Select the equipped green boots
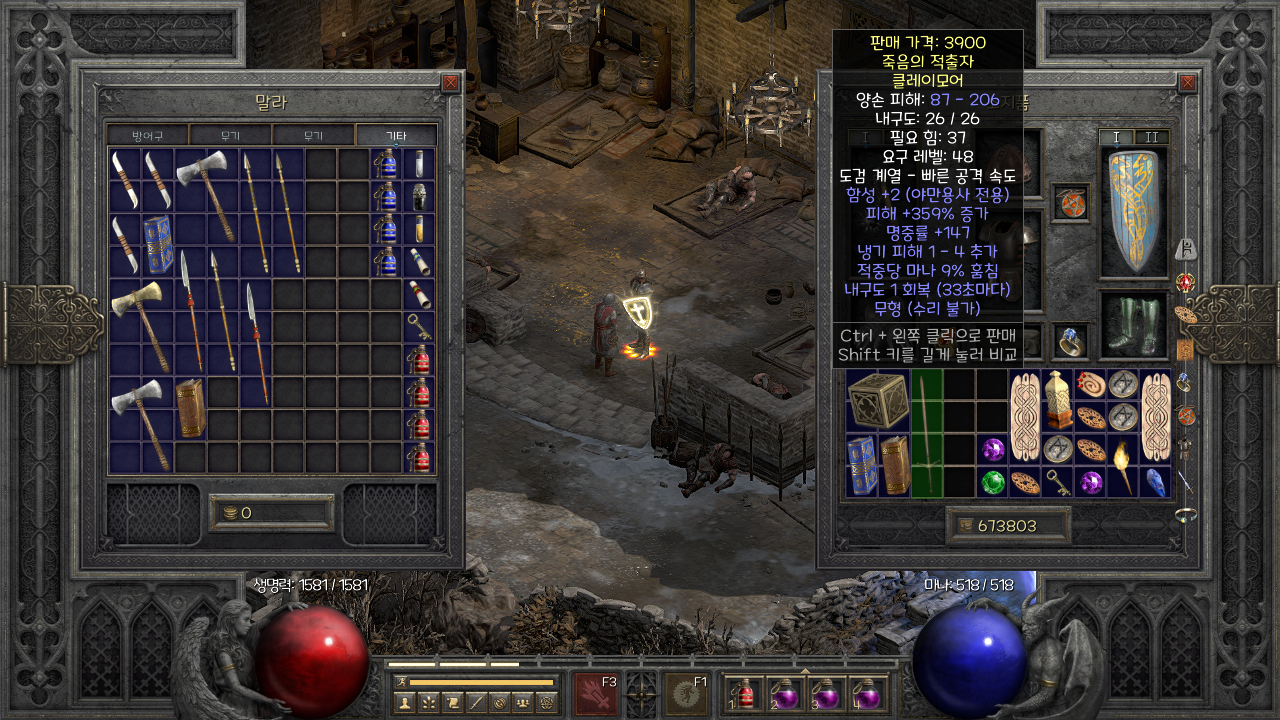This screenshot has width=1280, height=720. coord(1133,327)
